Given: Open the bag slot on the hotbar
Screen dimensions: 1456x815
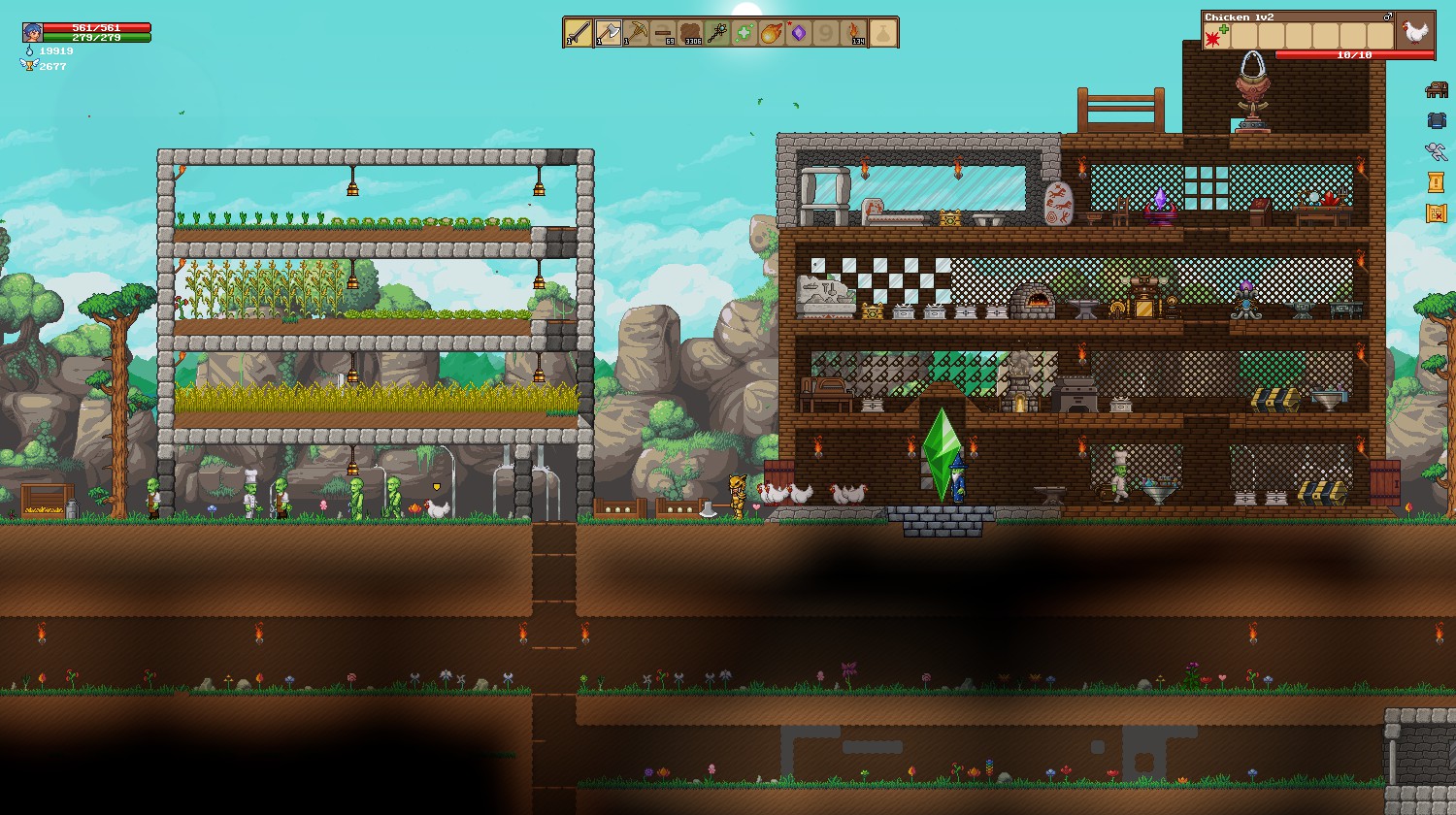Looking at the screenshot, I should coord(882,33).
